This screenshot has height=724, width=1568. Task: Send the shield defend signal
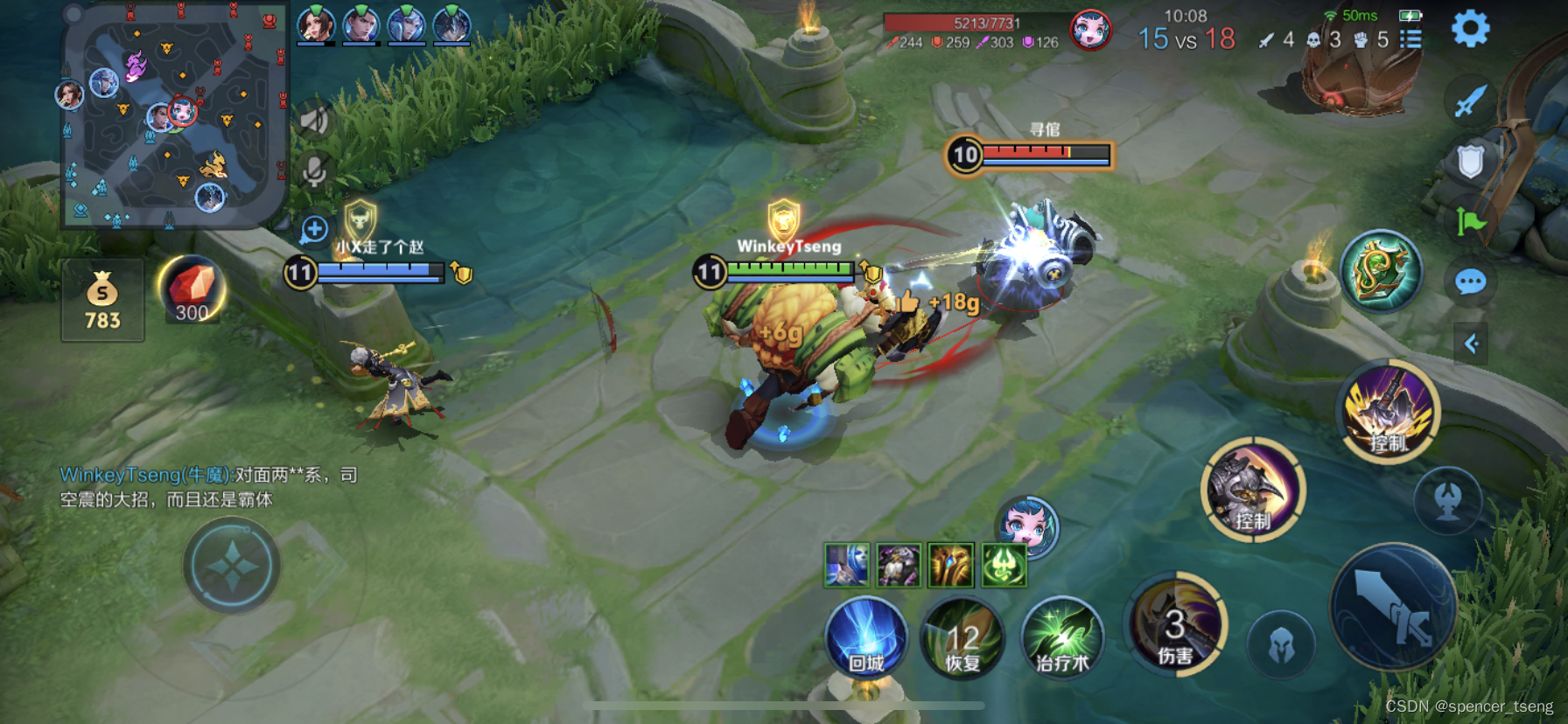1470,161
